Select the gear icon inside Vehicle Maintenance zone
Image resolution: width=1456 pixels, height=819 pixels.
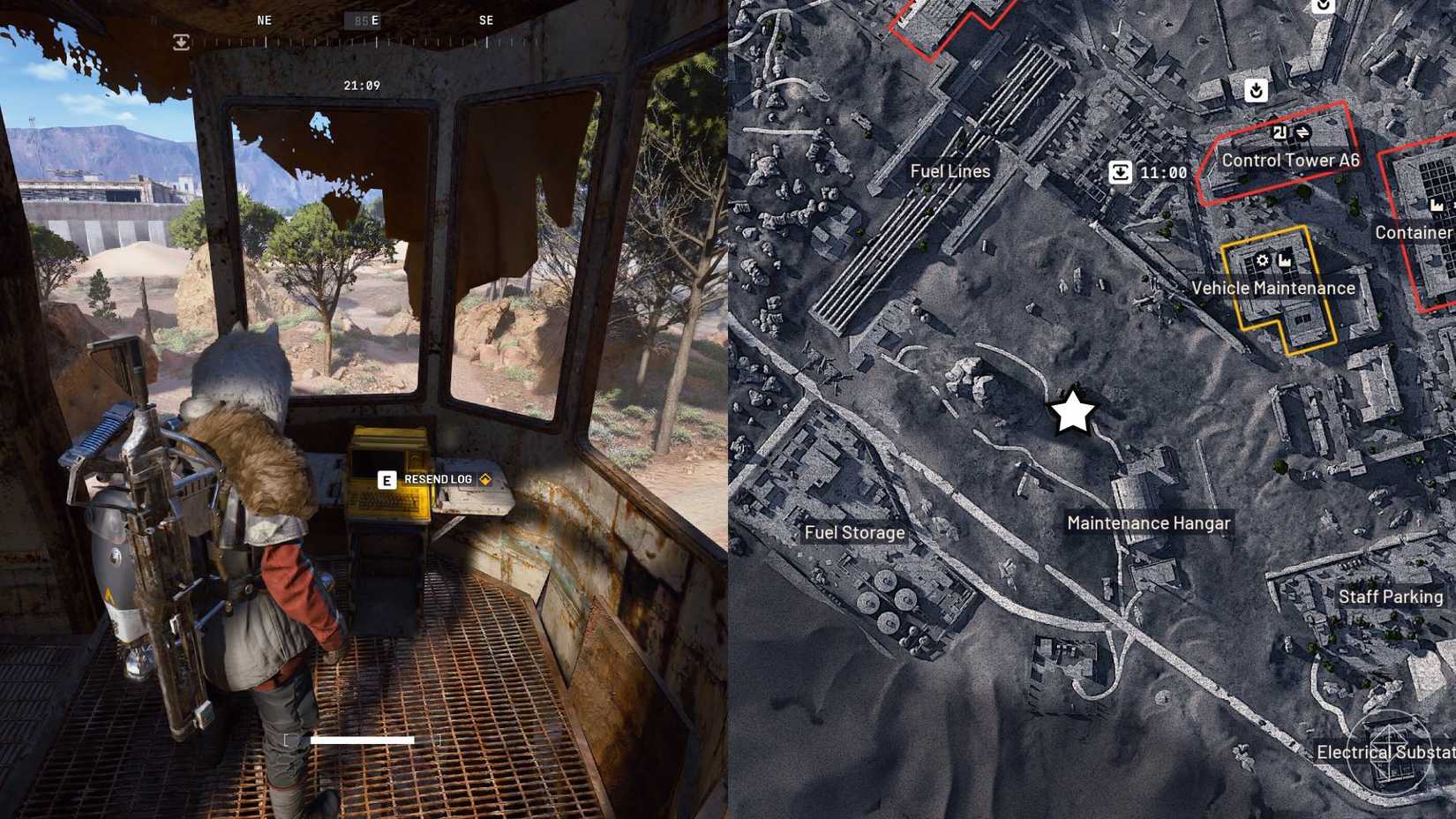(x=1262, y=260)
